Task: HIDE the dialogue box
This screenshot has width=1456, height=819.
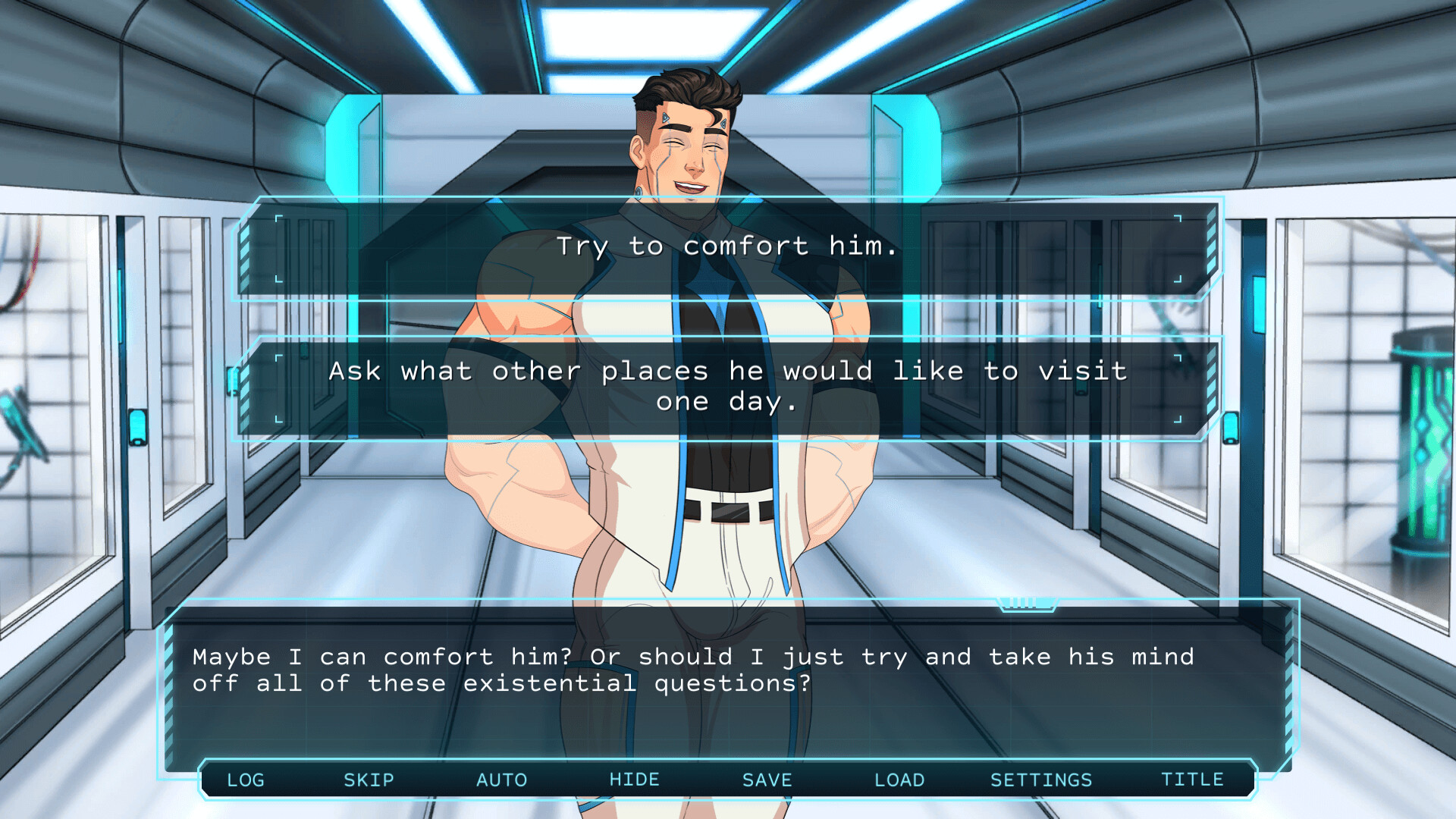Action: pyautogui.click(x=635, y=780)
